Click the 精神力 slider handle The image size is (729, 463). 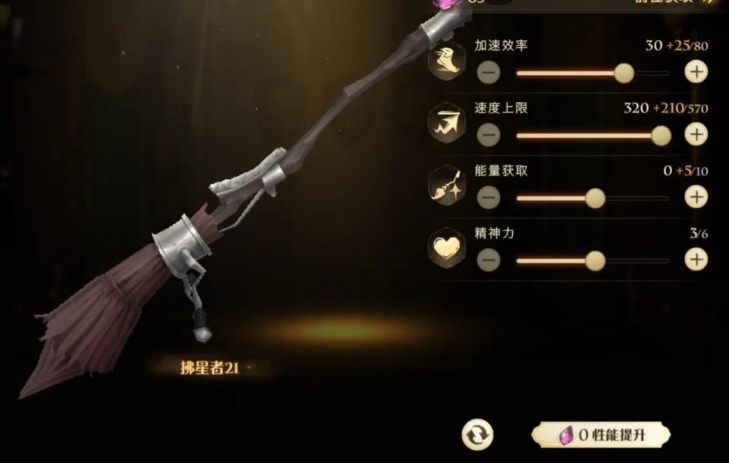(595, 260)
